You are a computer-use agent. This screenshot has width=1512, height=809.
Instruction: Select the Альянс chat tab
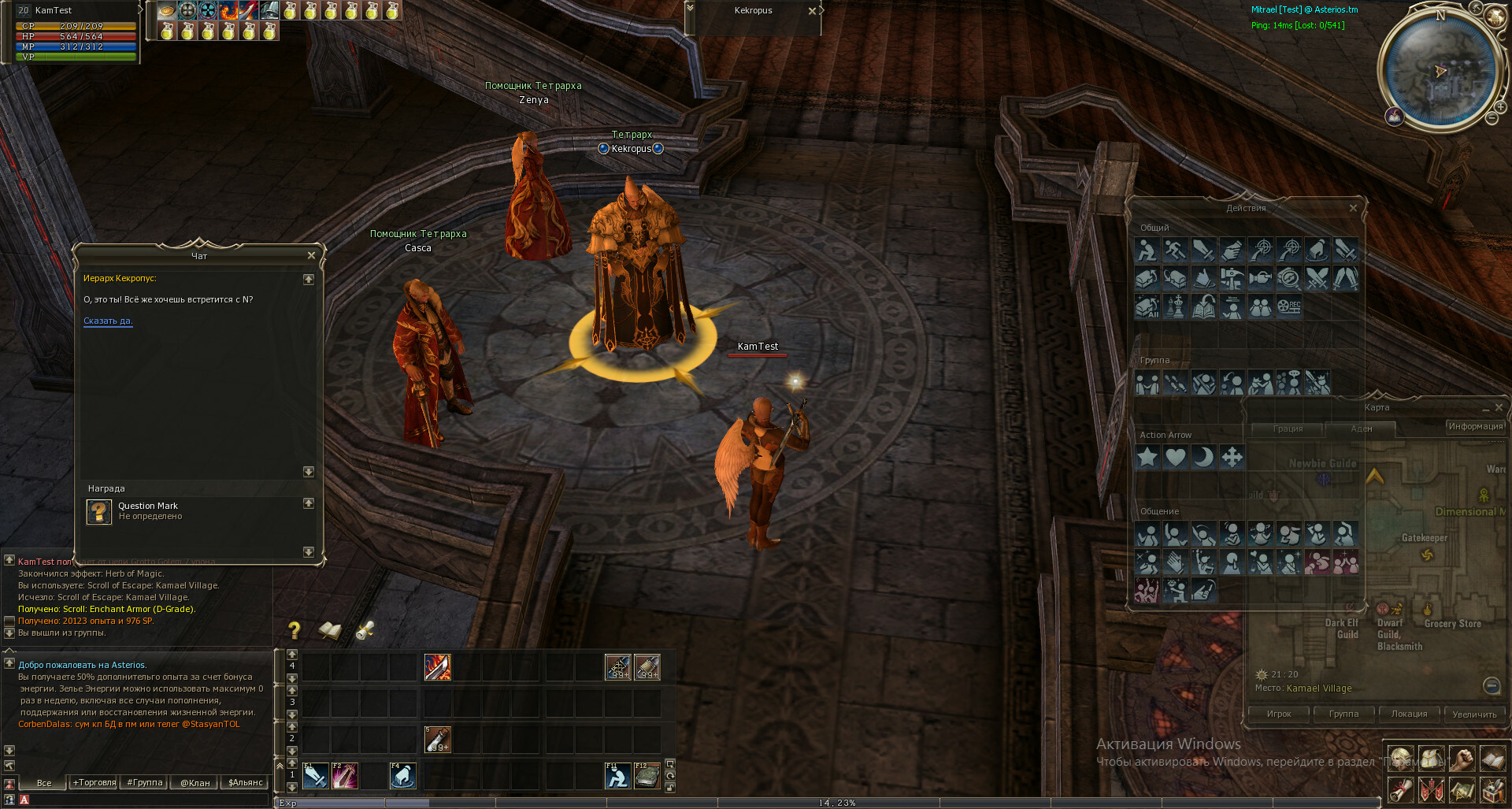245,782
